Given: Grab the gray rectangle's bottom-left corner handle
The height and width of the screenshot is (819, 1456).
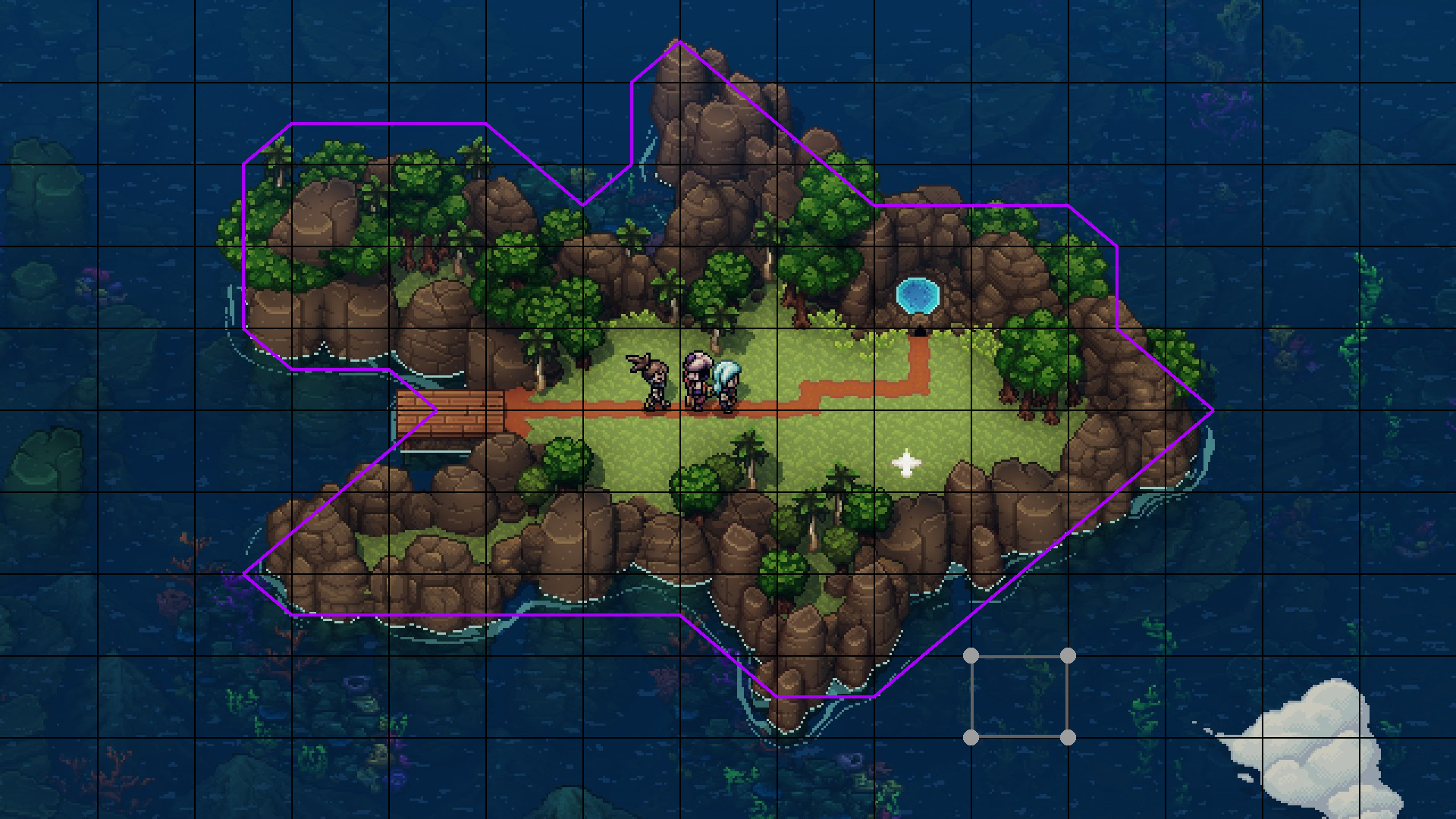Looking at the screenshot, I should (x=971, y=737).
